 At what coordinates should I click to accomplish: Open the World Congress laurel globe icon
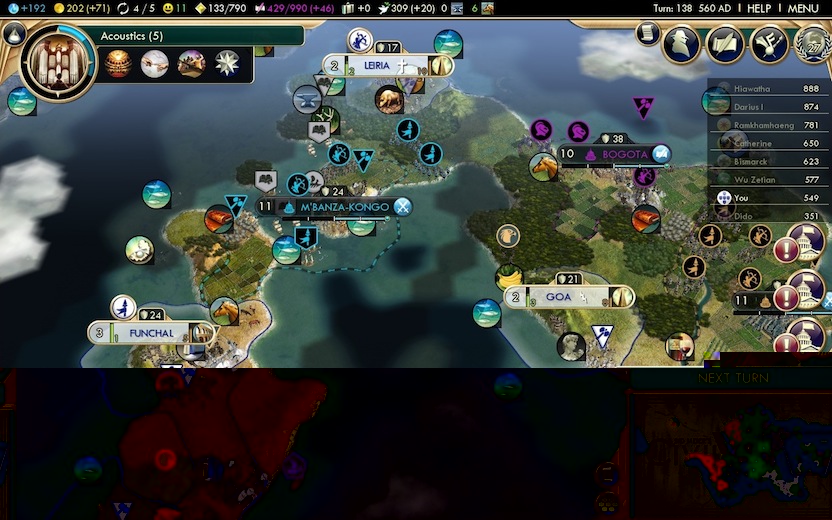coord(812,44)
